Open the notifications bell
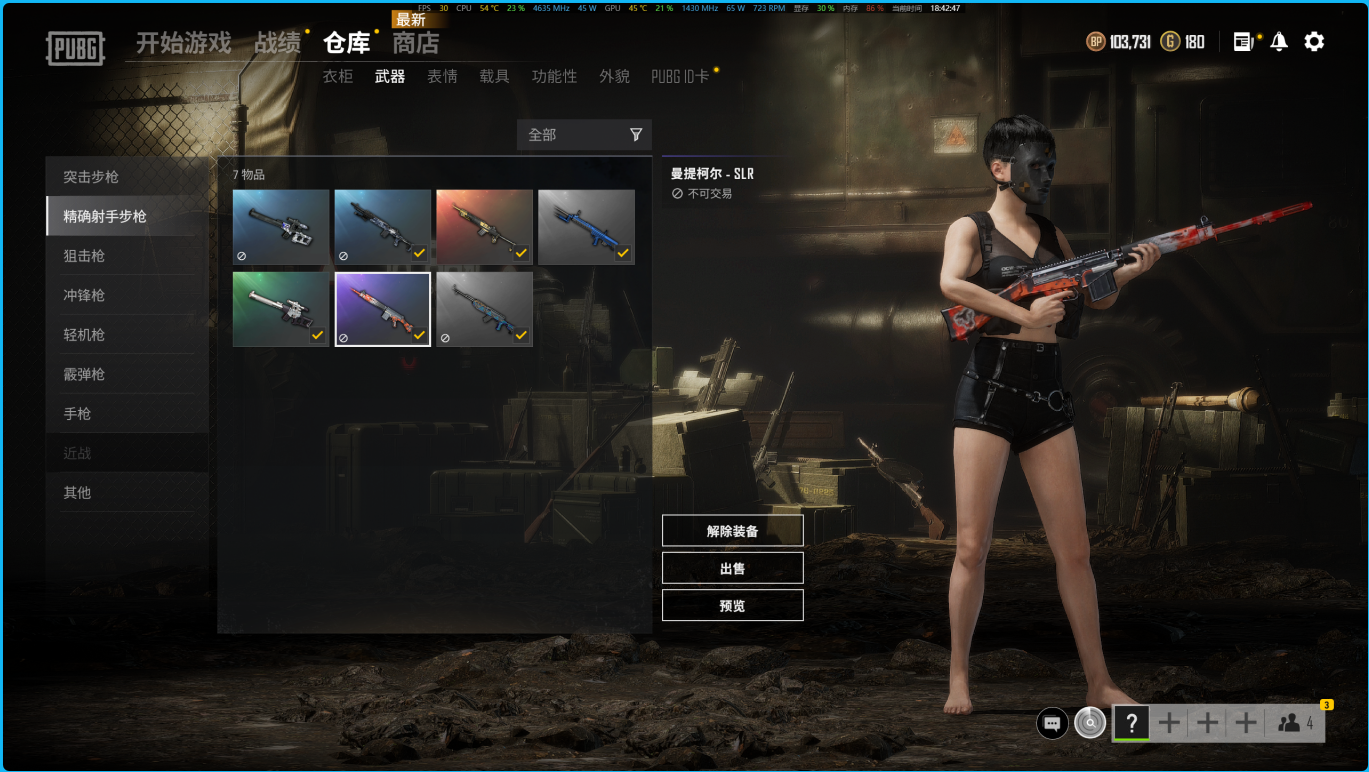This screenshot has width=1369, height=772. (1279, 42)
